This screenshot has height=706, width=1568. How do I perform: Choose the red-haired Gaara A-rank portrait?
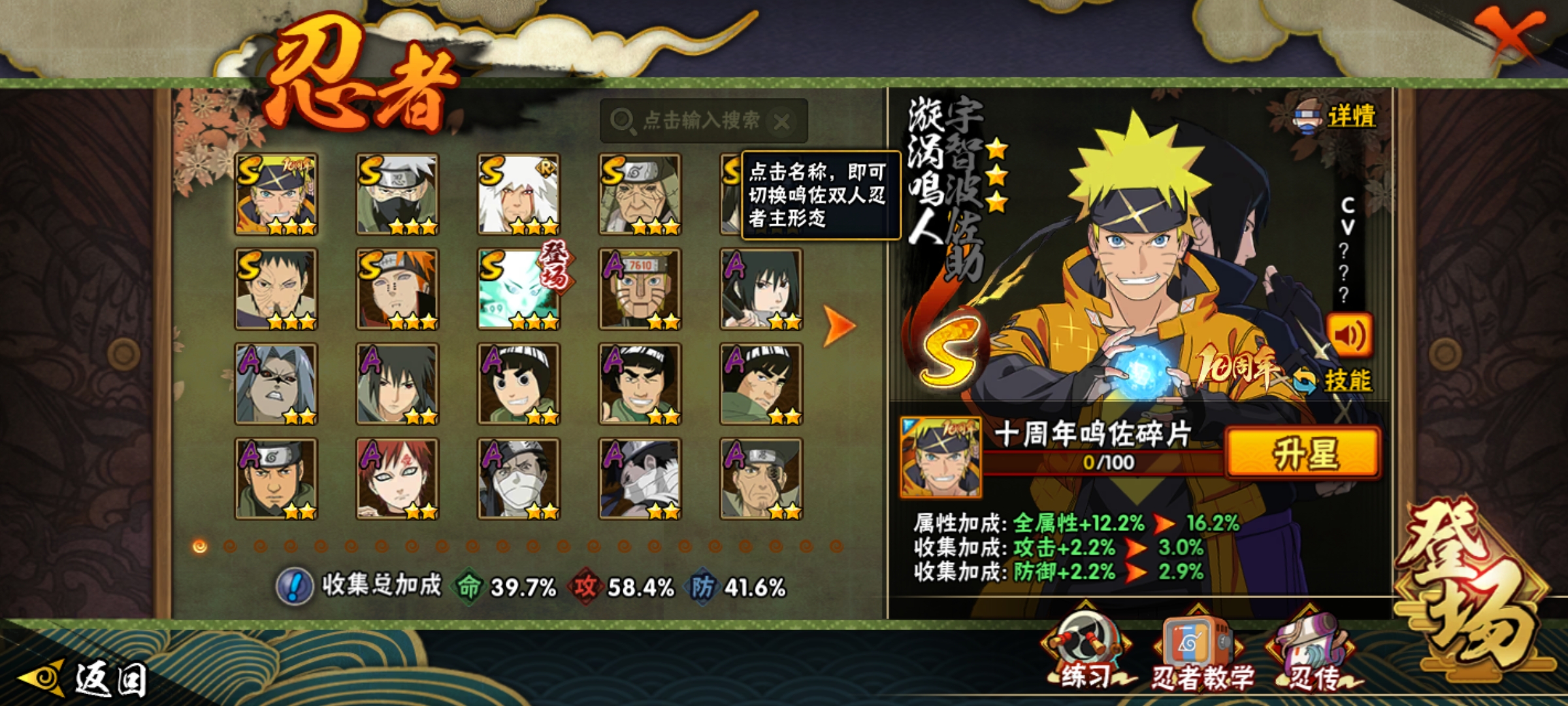pos(397,479)
